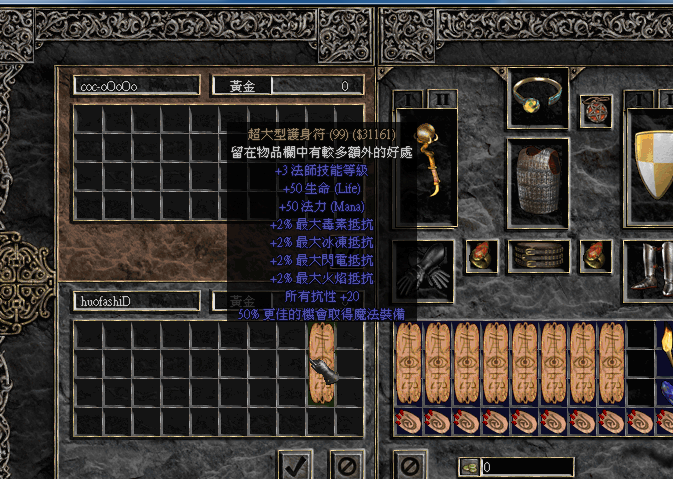The width and height of the screenshot is (673, 479).
Task: Choose the chain mail body armor slot
Action: pyautogui.click(x=538, y=181)
